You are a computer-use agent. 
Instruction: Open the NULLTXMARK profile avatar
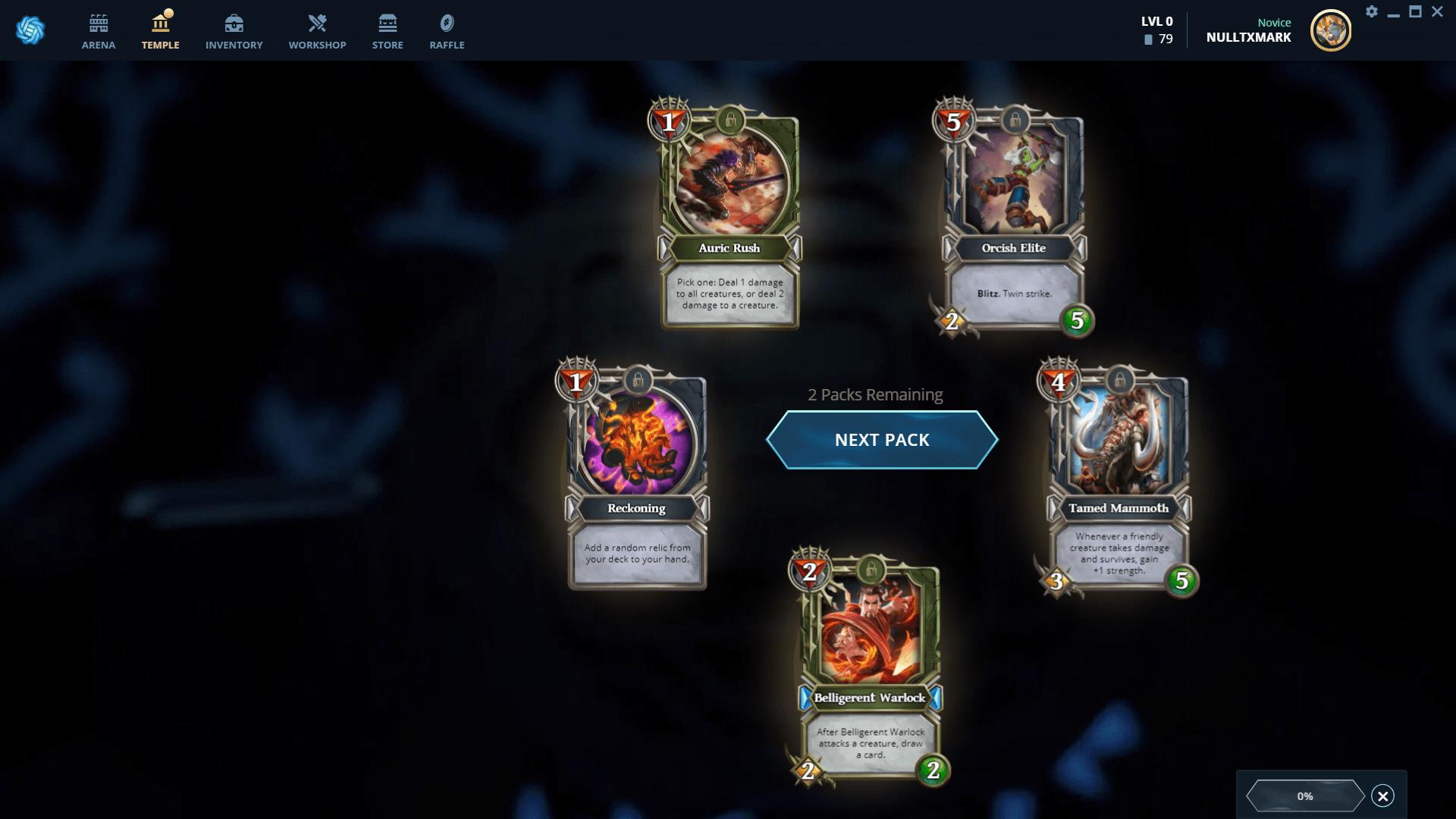pyautogui.click(x=1332, y=30)
